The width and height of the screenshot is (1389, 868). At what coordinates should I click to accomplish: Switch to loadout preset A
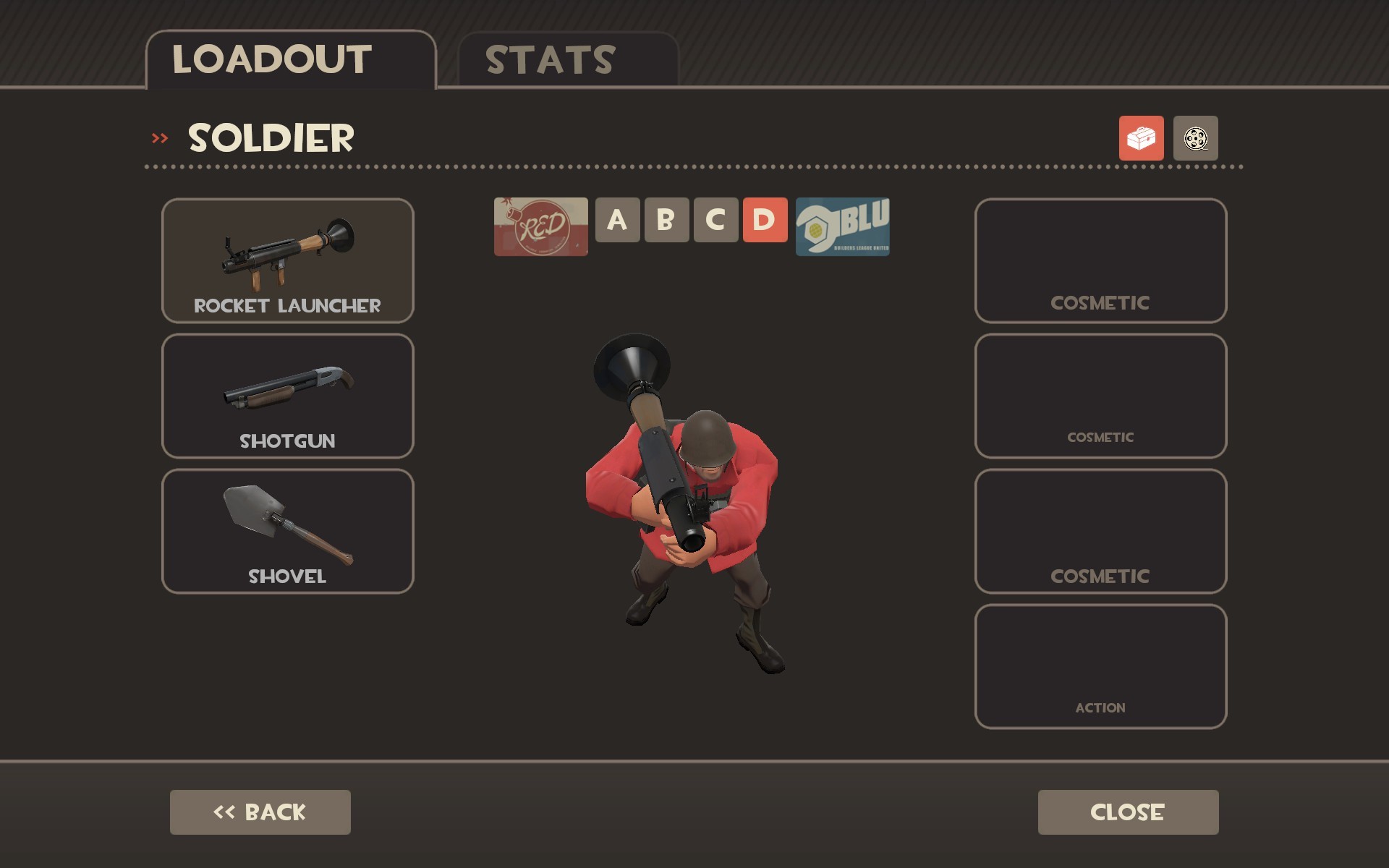[618, 221]
